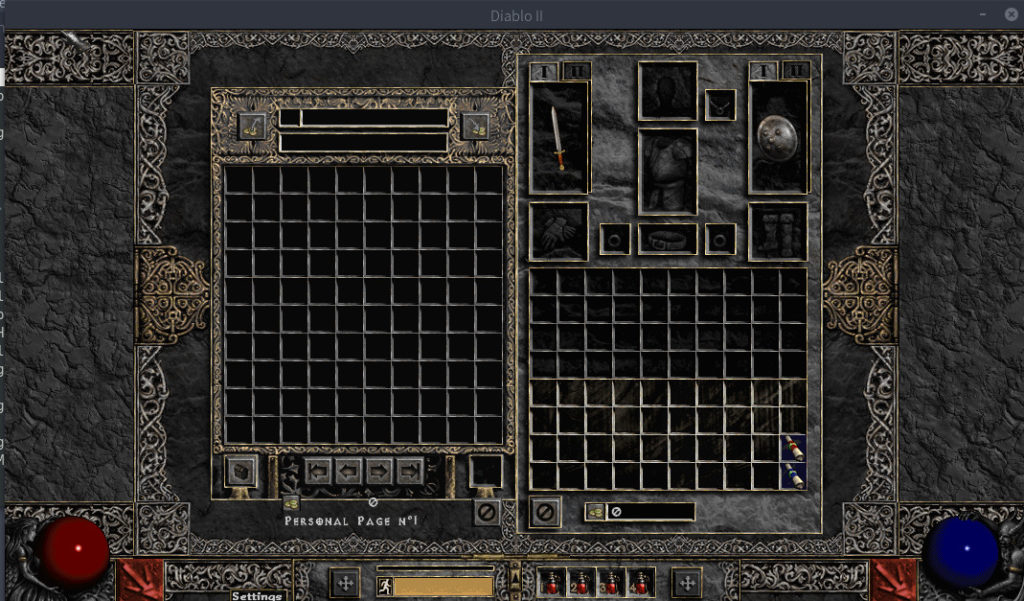Click the gold button at stash top-left
The height and width of the screenshot is (601, 1024).
click(252, 127)
